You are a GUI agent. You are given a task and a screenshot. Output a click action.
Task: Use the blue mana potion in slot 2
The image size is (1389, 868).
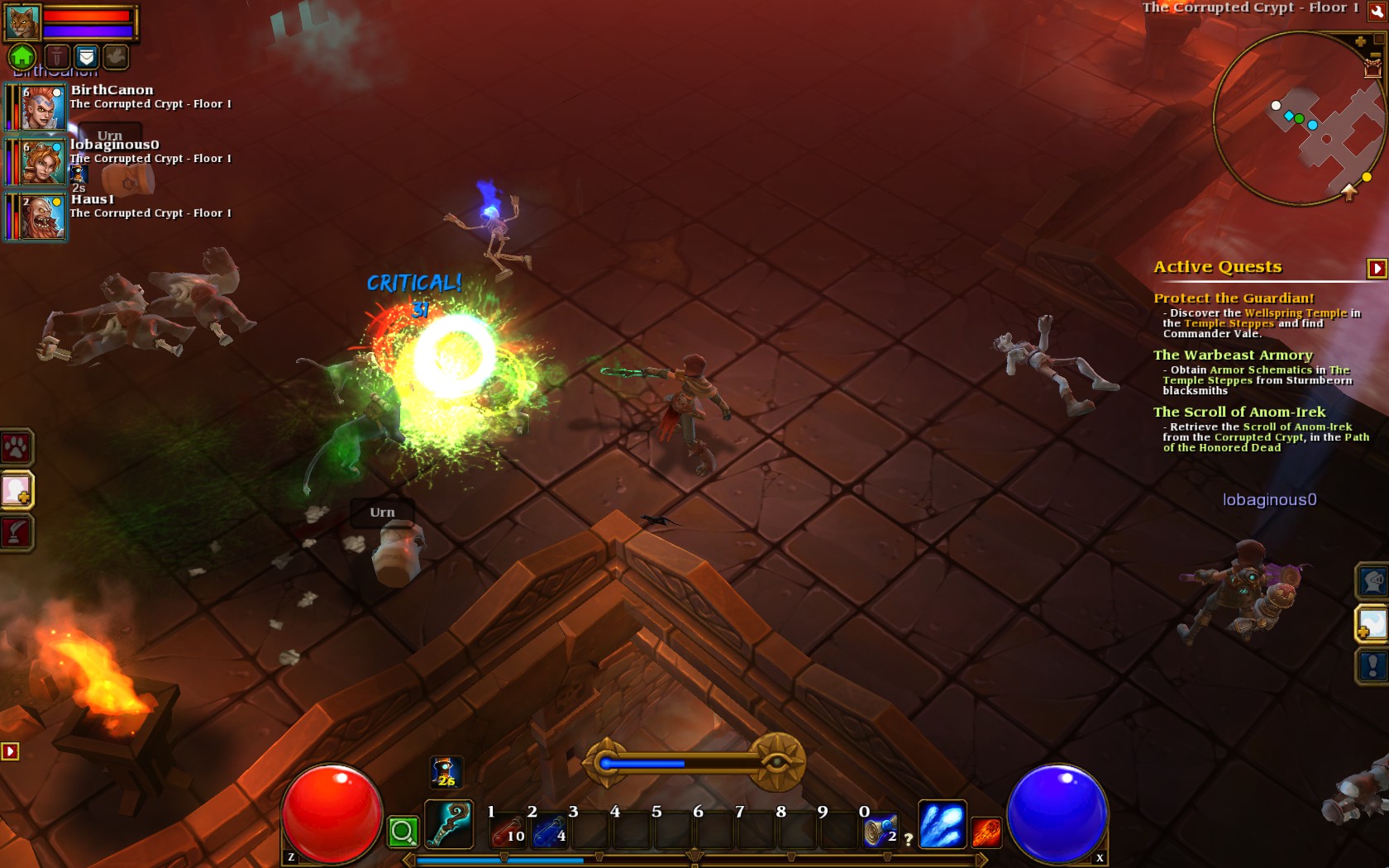548,831
